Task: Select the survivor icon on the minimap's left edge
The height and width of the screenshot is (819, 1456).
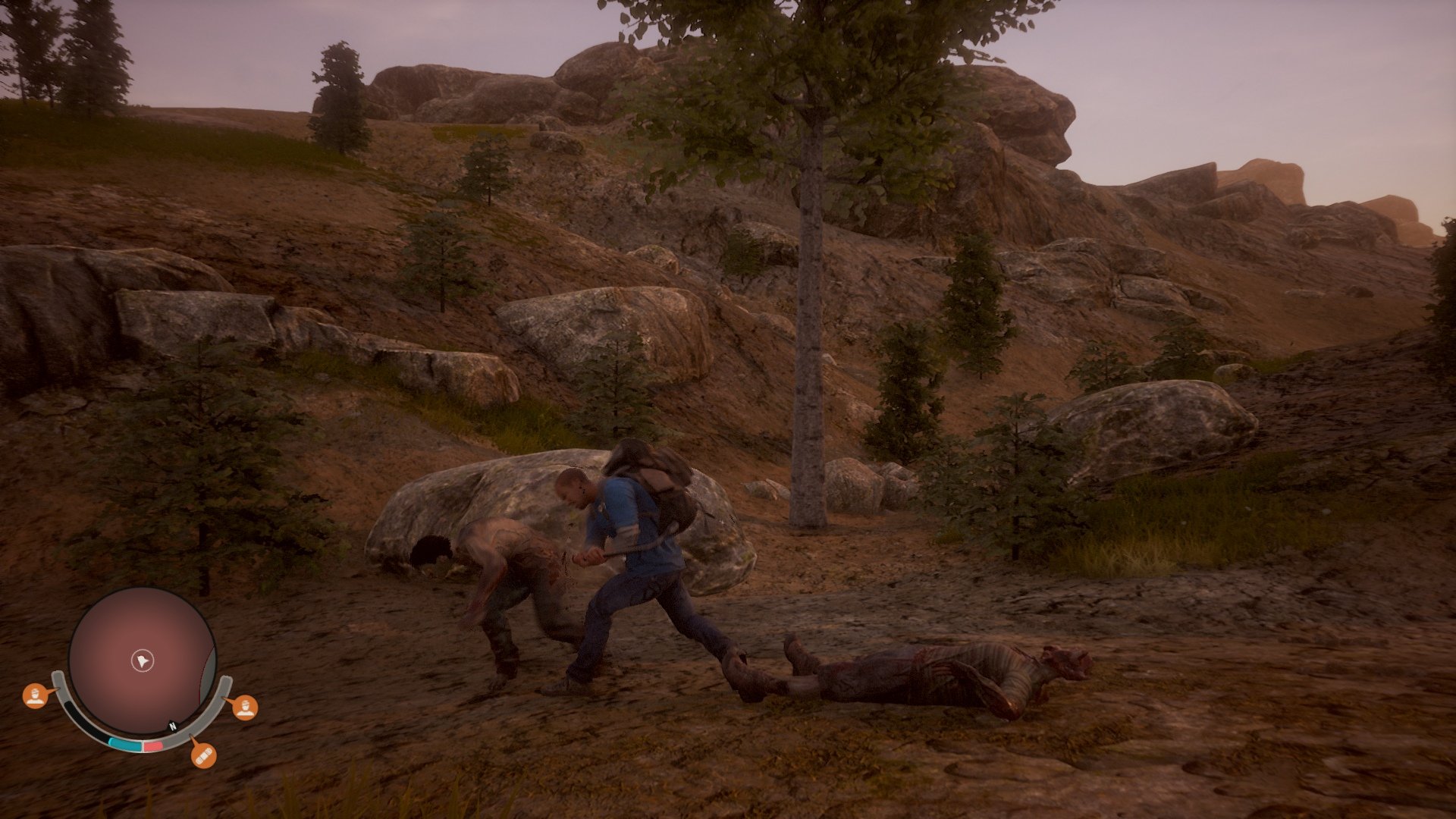Action: click(36, 696)
